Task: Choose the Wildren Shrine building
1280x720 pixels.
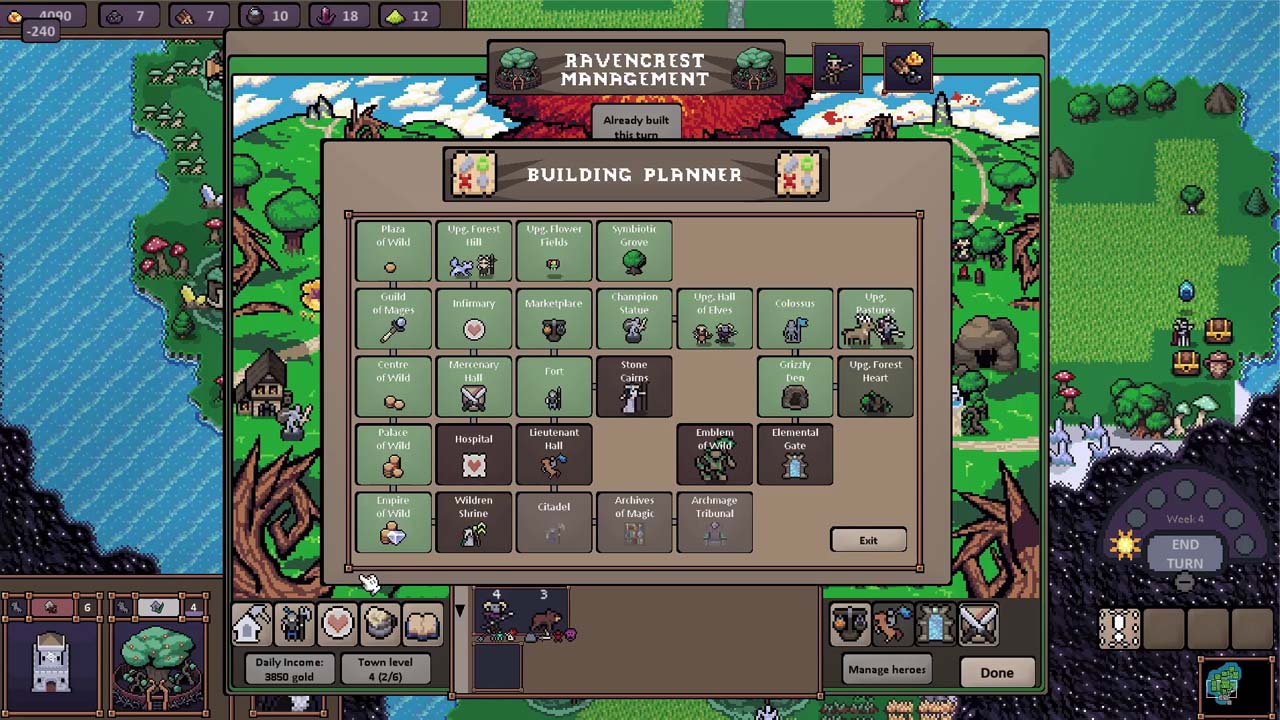Action: (473, 522)
